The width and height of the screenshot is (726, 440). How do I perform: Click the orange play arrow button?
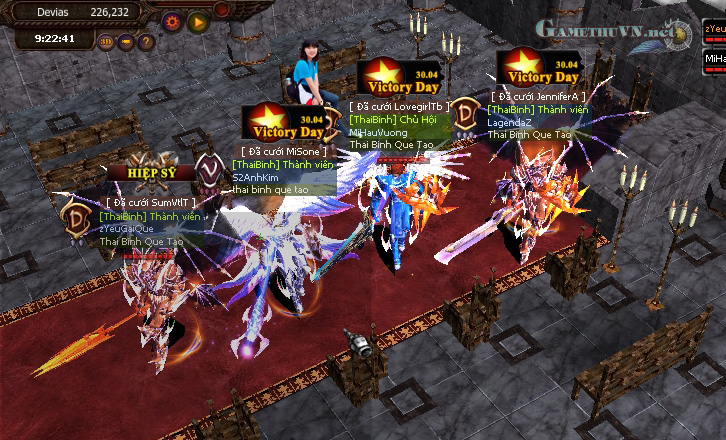[197, 20]
